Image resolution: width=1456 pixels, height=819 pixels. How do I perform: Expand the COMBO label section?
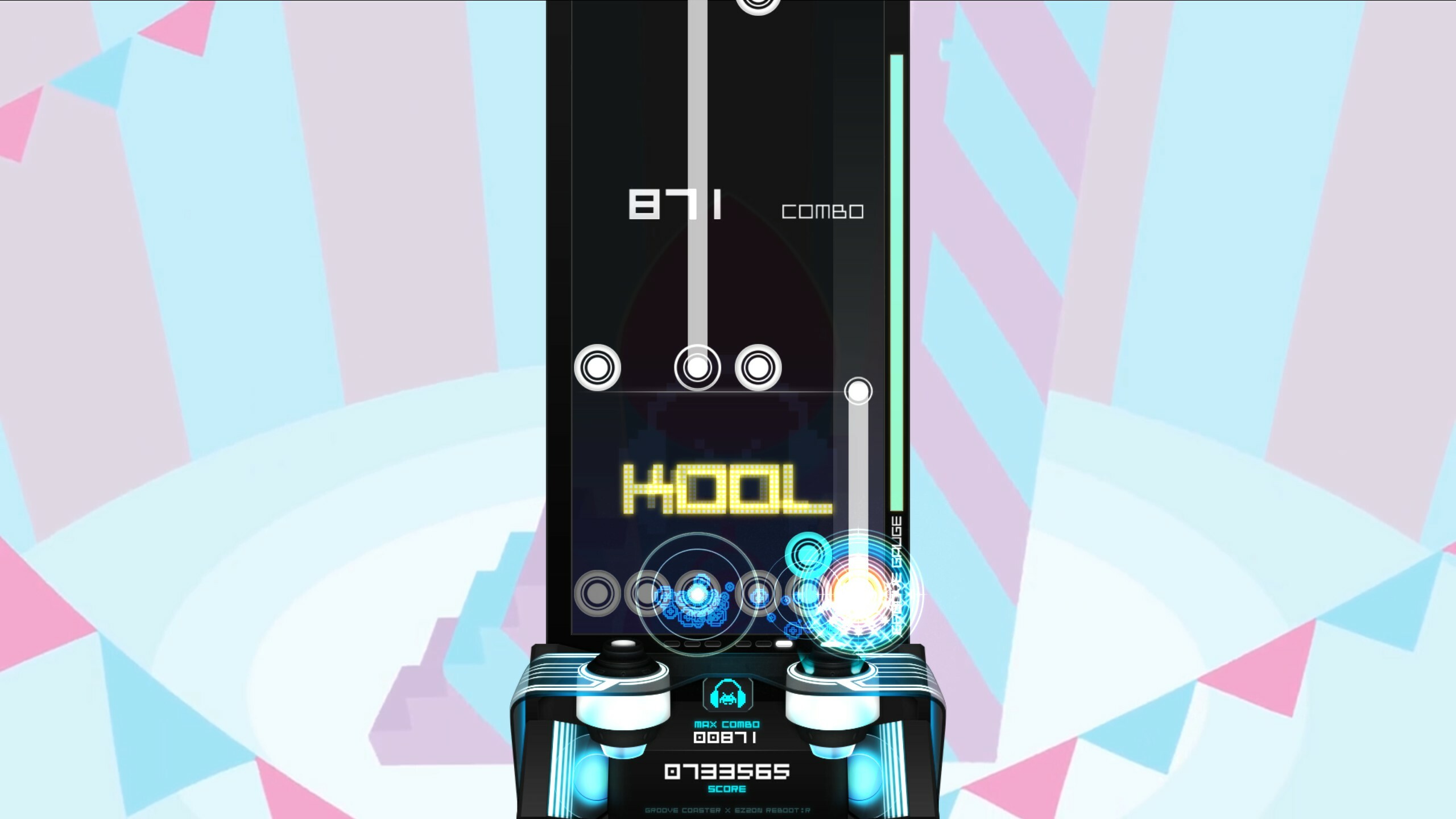pos(823,212)
